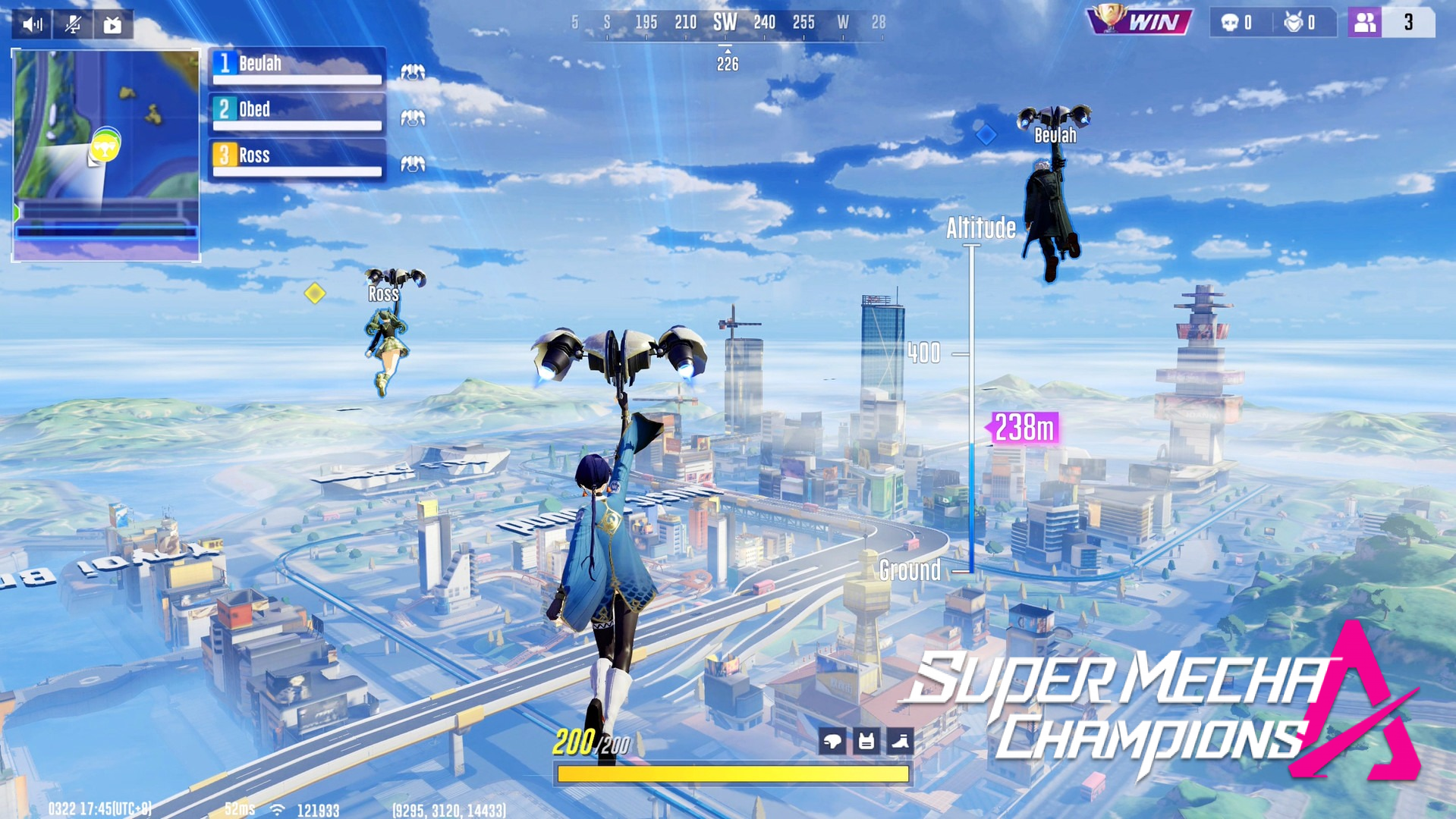Screen dimensions: 1456x819
Task: Select the body armor vest slot
Action: 866,741
